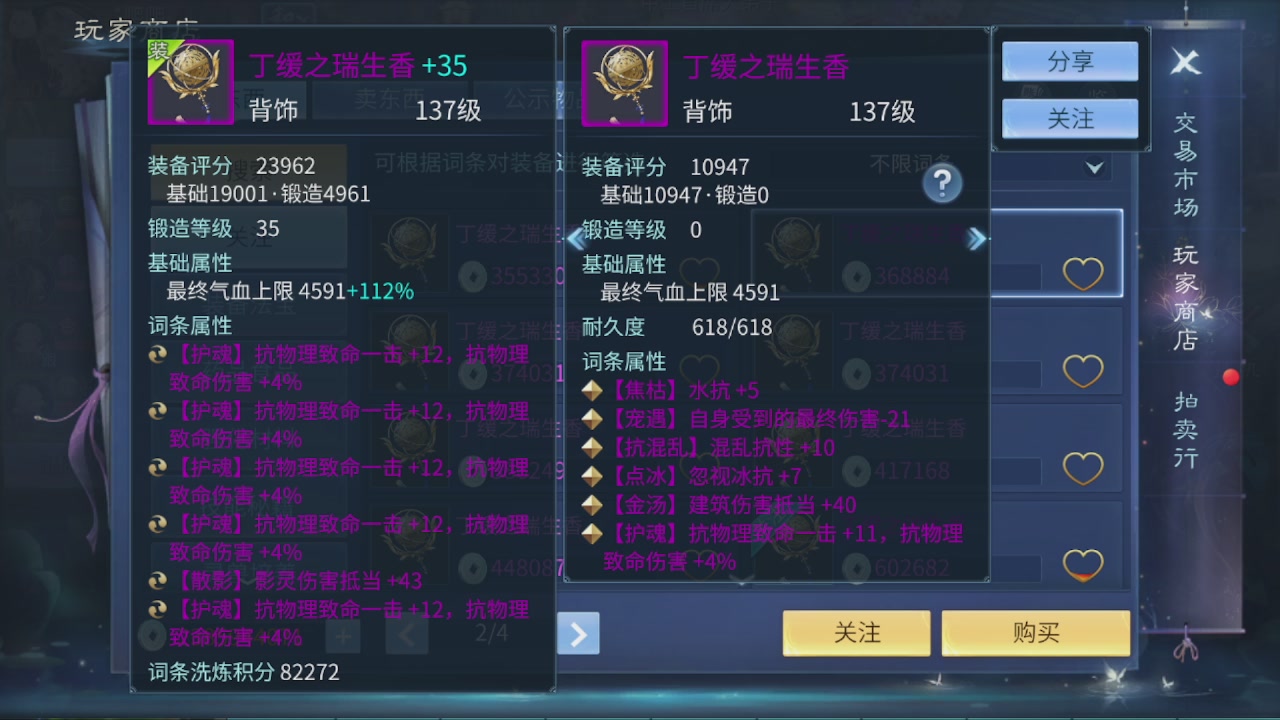Click the left arrow beside the comparison window

[573, 238]
